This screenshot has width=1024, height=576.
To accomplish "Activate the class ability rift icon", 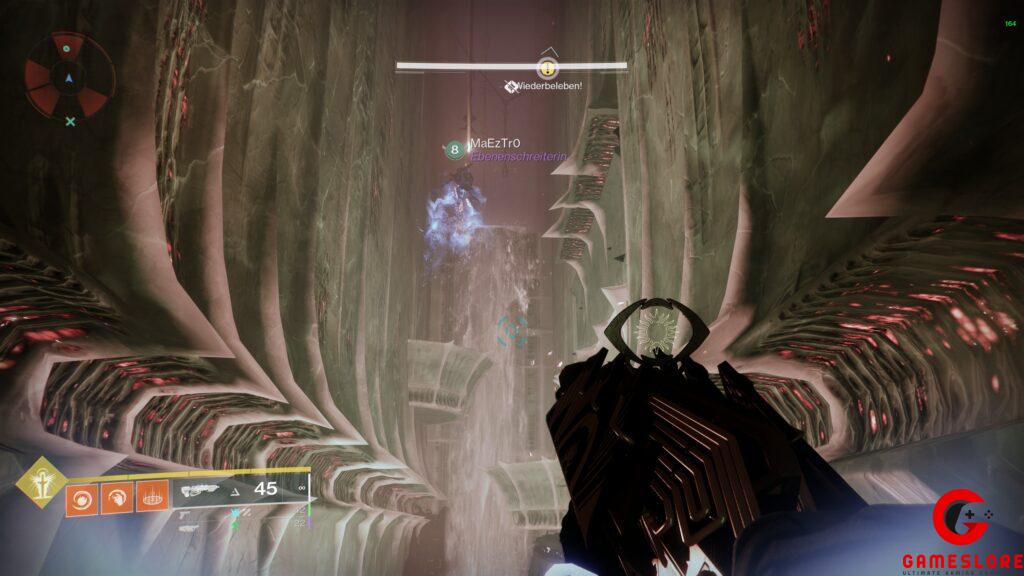I will click(x=151, y=497).
